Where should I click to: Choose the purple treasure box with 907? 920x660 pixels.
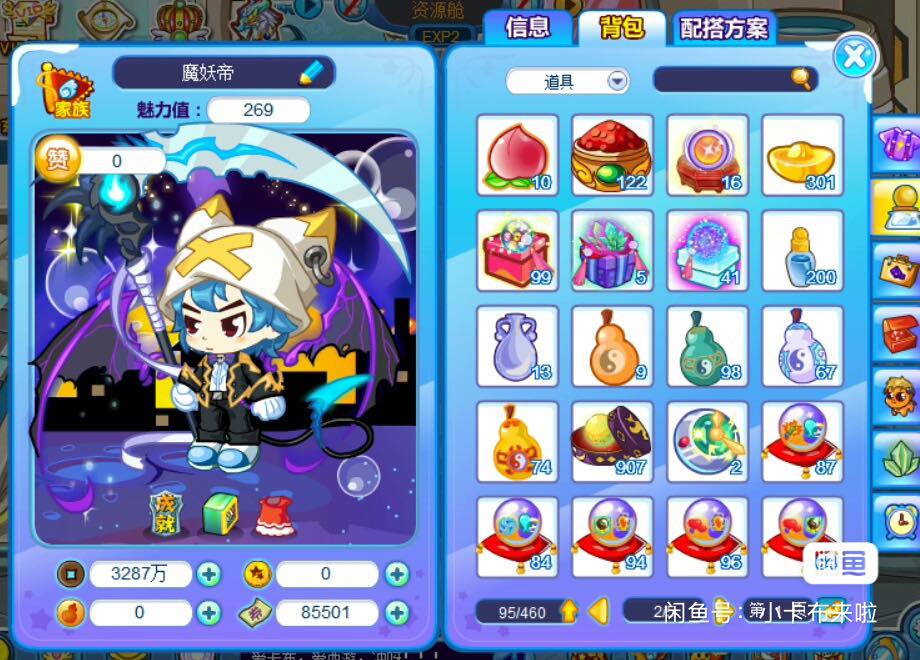tap(612, 441)
